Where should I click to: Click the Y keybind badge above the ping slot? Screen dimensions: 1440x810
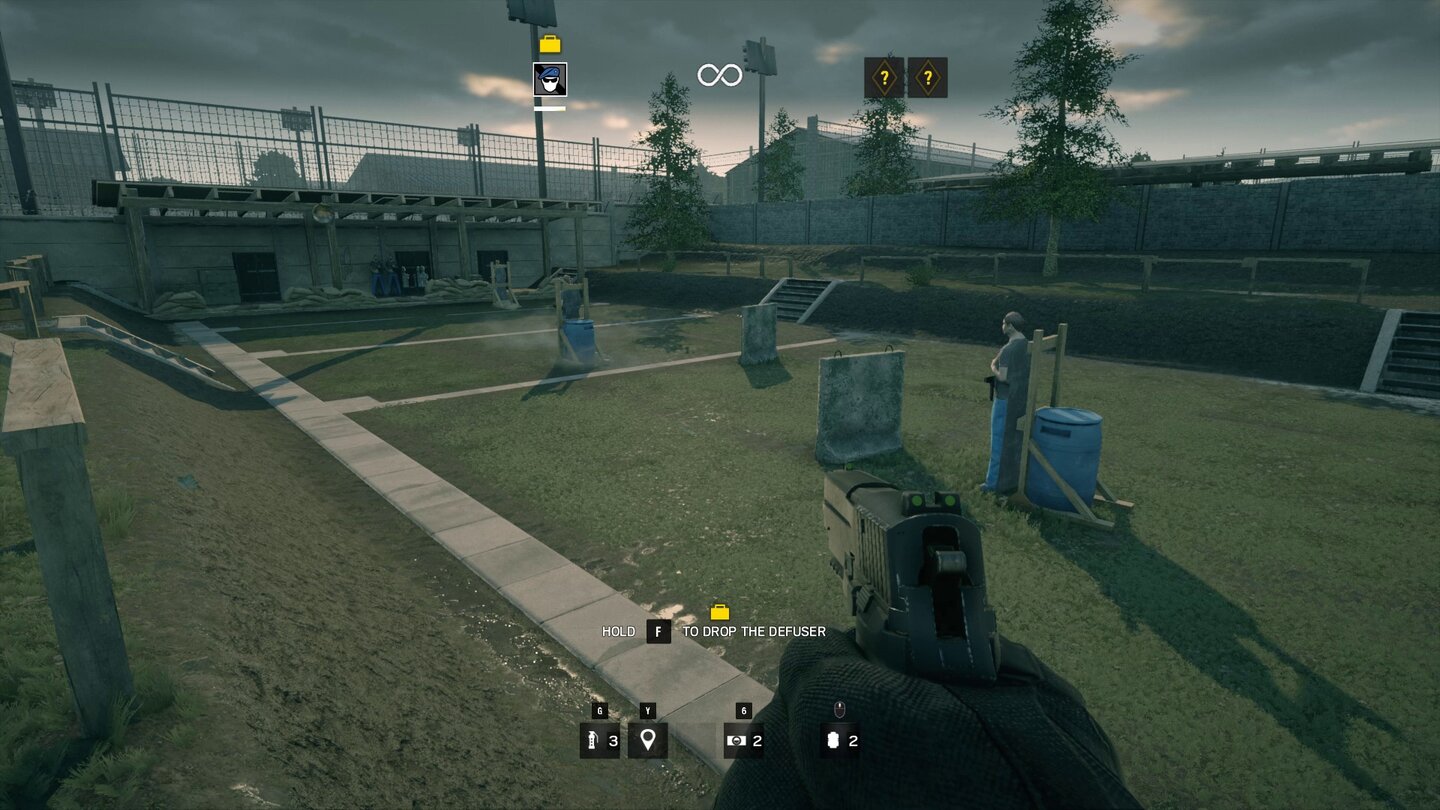[646, 713]
